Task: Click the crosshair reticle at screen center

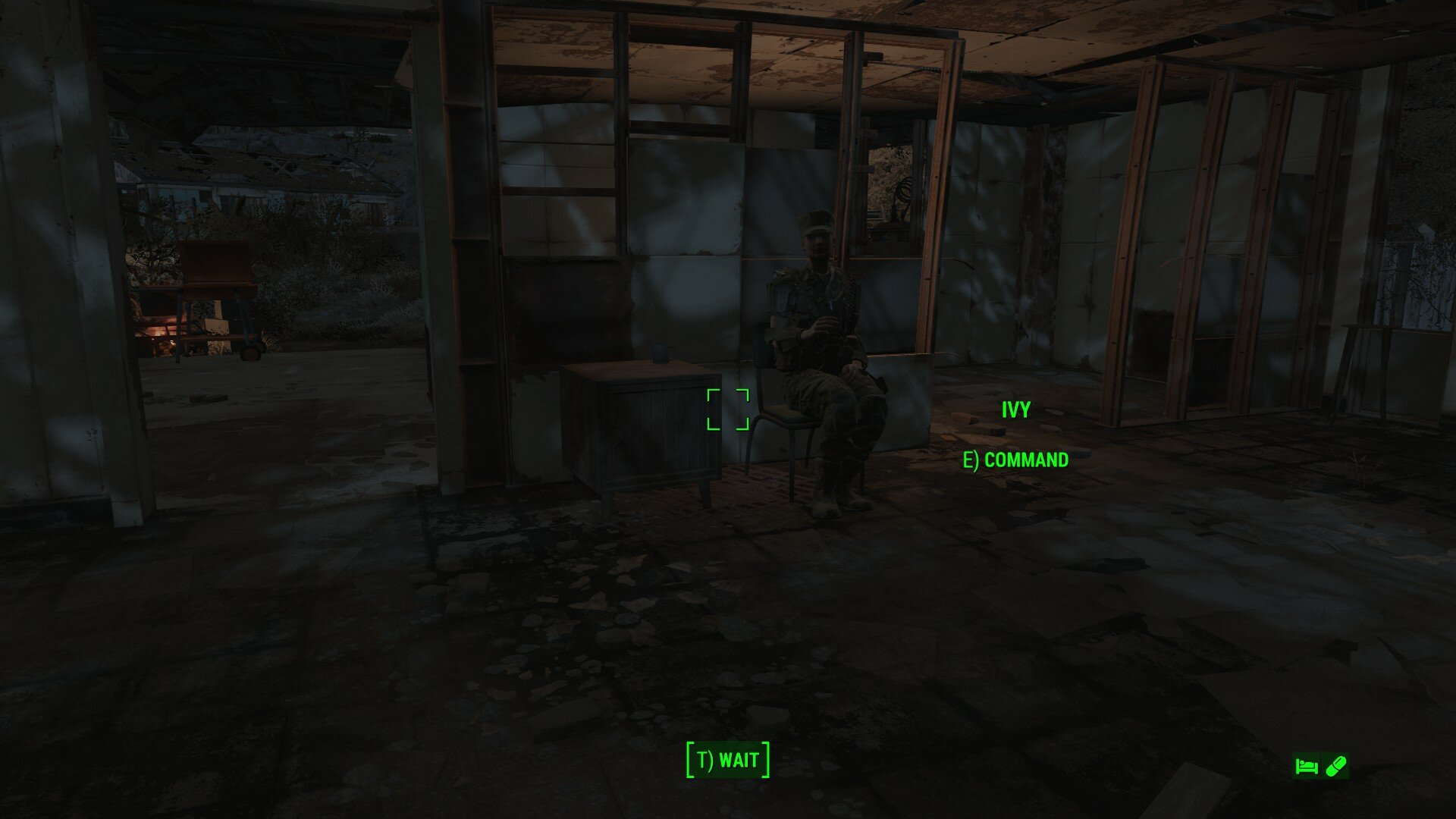Action: 726,409
